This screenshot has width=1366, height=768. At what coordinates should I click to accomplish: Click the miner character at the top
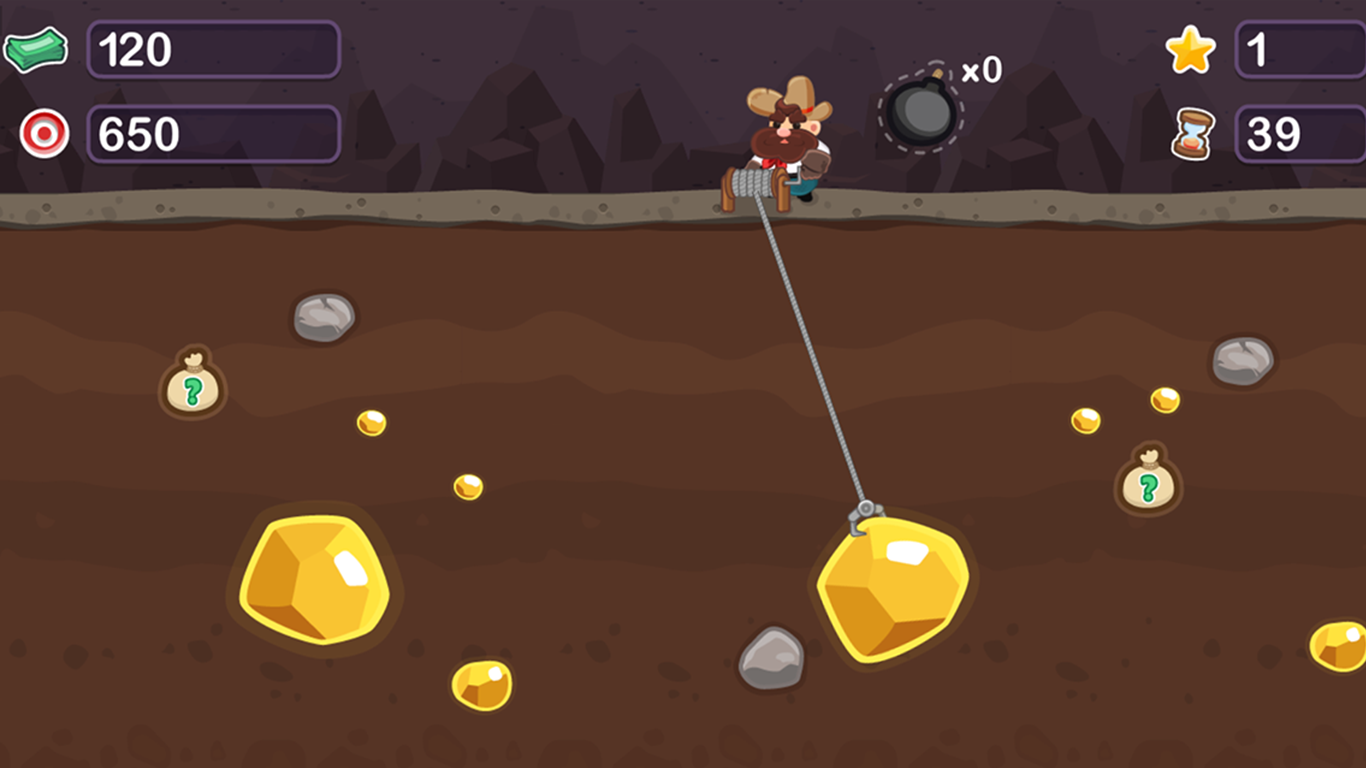pos(785,130)
